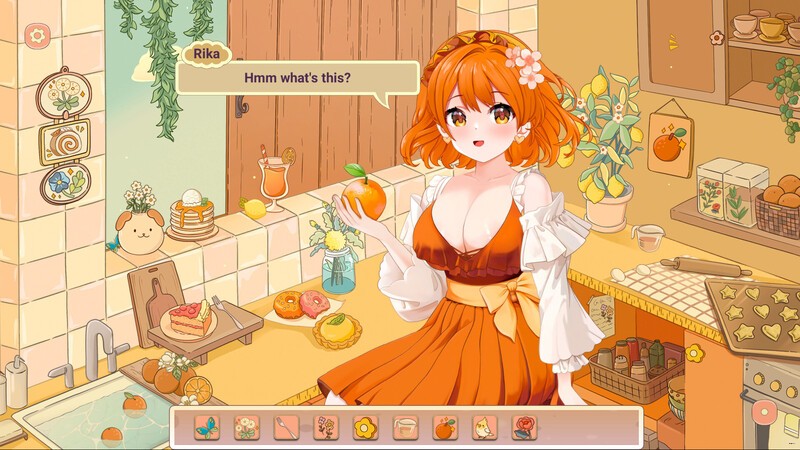Image resolution: width=800 pixels, height=450 pixels.
Task: Select the orange fruit item slot
Action: 445,428
